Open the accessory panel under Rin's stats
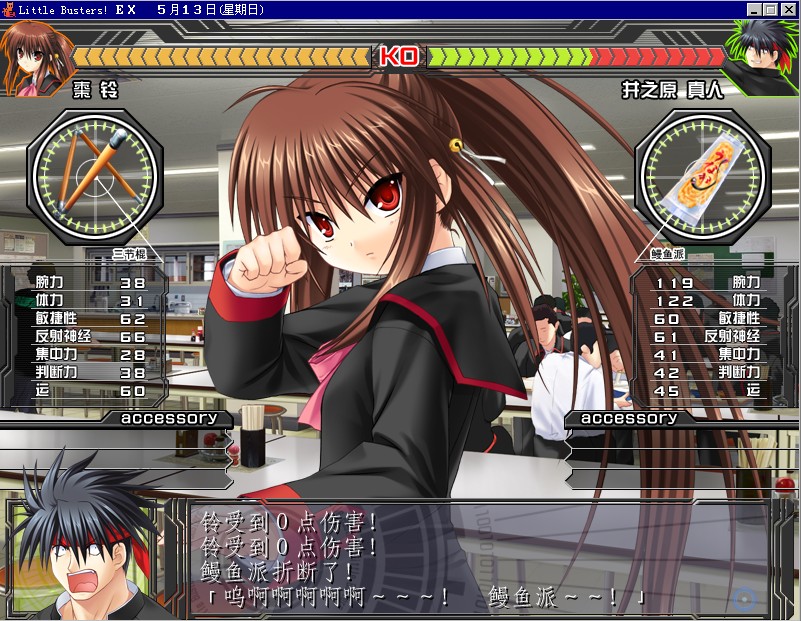 tap(169, 418)
